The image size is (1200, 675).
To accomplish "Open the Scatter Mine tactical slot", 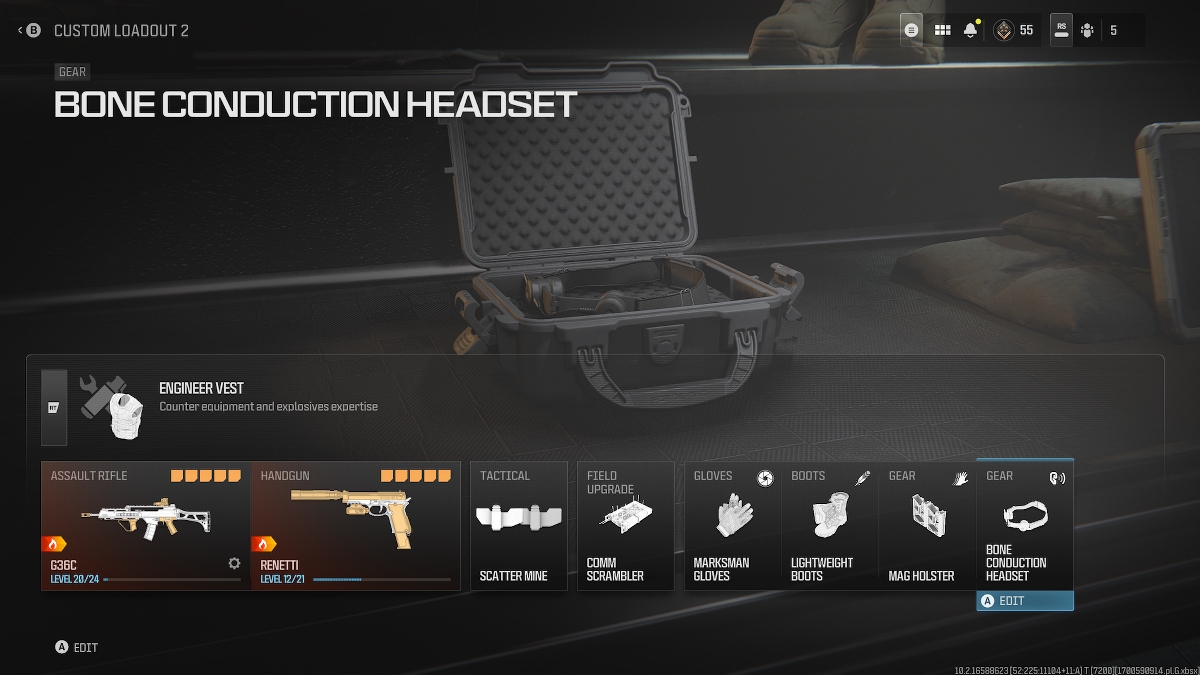I will pos(519,525).
